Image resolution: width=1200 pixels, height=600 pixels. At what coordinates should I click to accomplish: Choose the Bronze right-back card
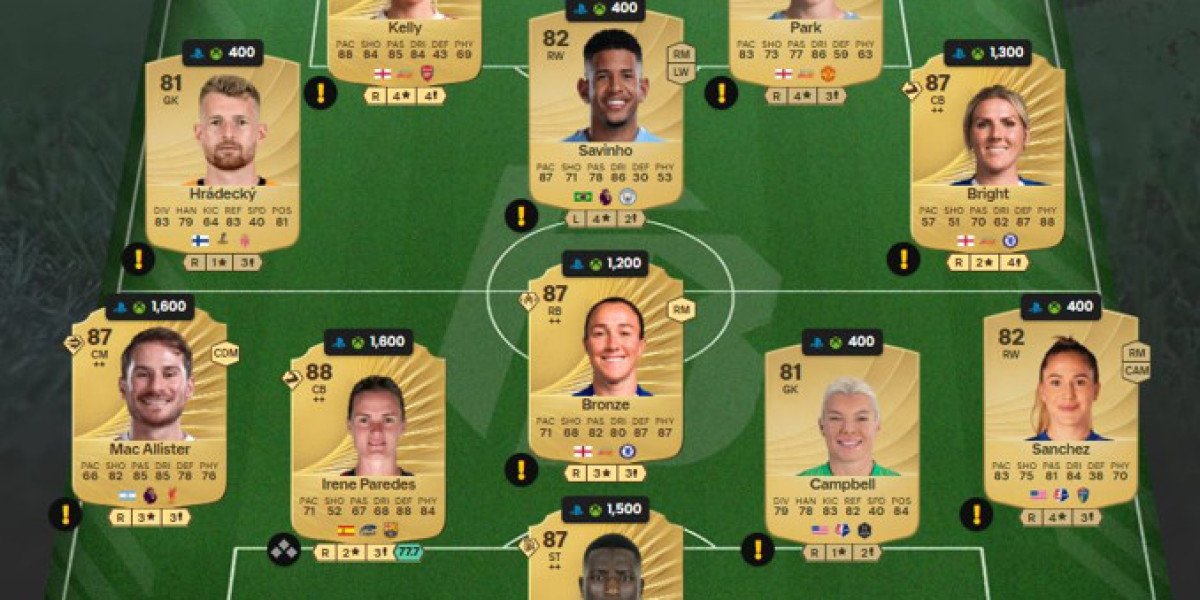coord(605,360)
